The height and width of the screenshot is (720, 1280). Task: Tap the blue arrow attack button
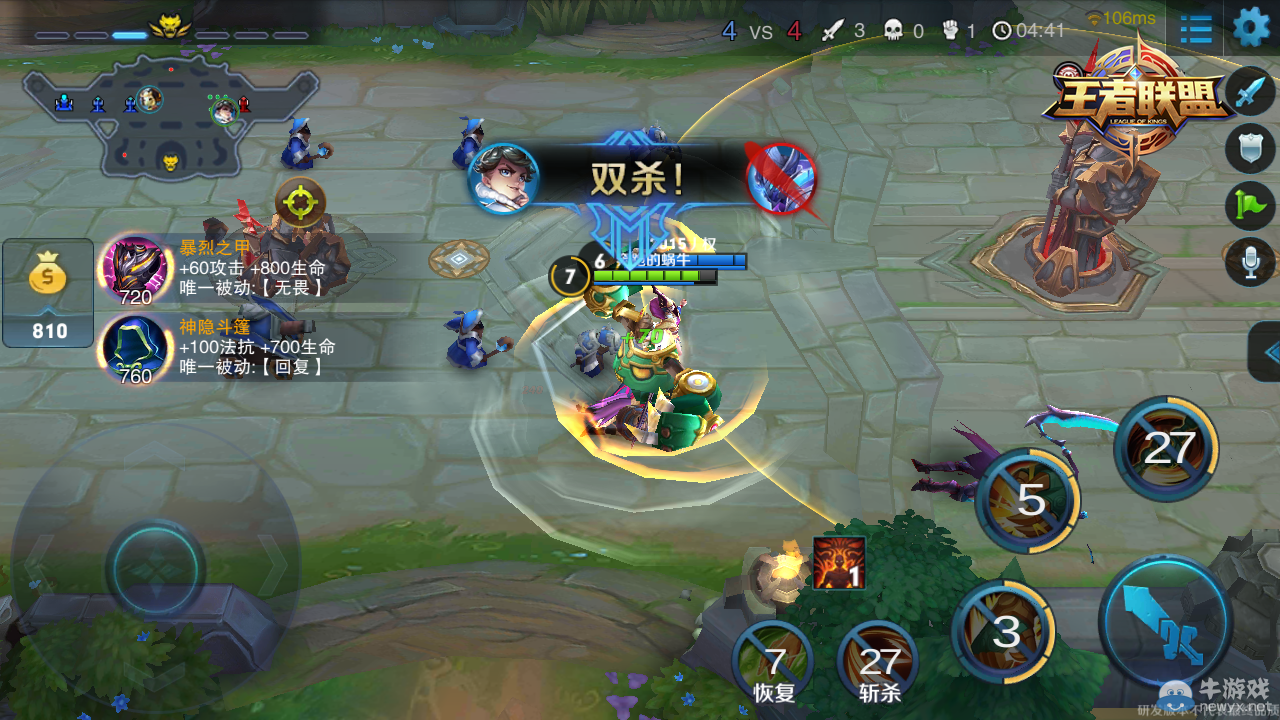(1163, 620)
